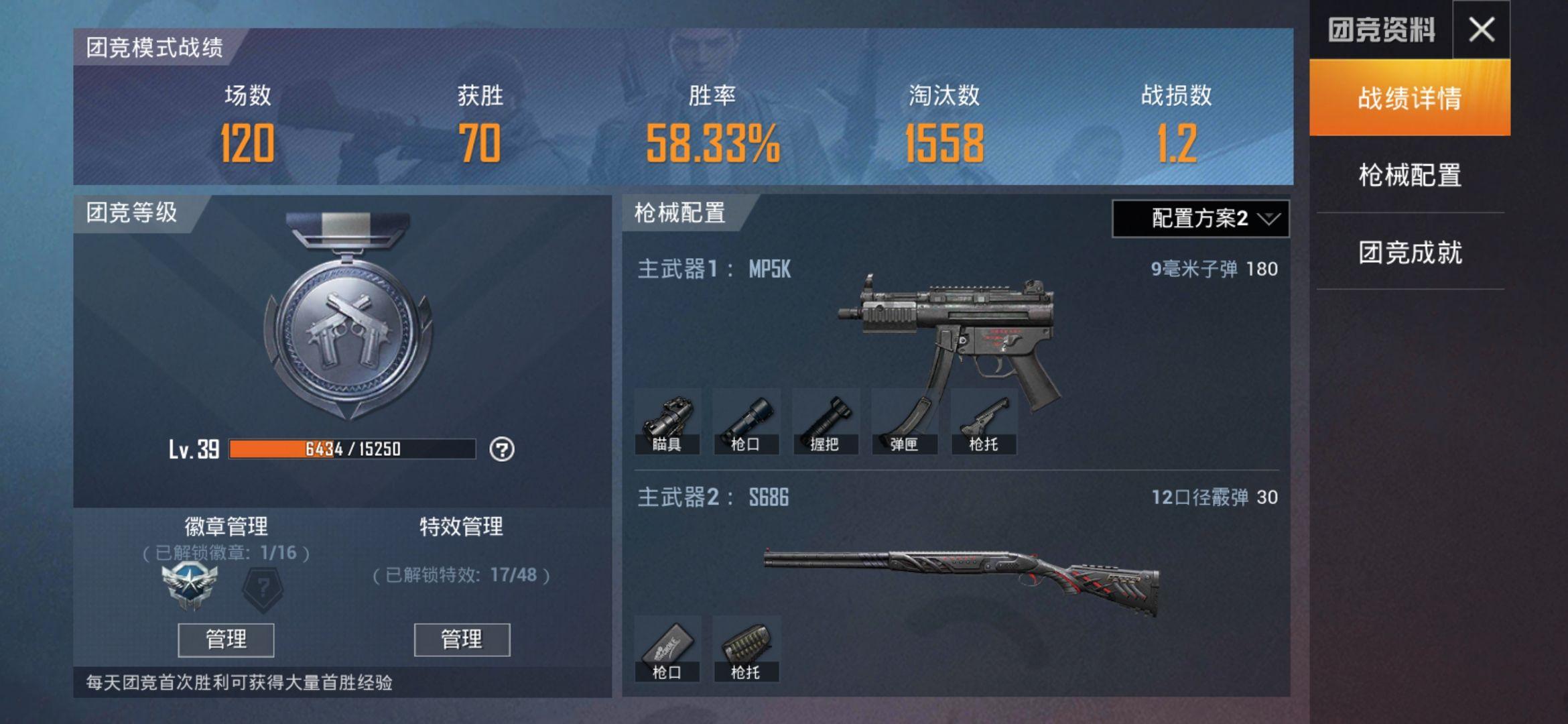The image size is (1568, 724).
Task: Show the 团竞成就 achievements tab
Action: 1409,253
